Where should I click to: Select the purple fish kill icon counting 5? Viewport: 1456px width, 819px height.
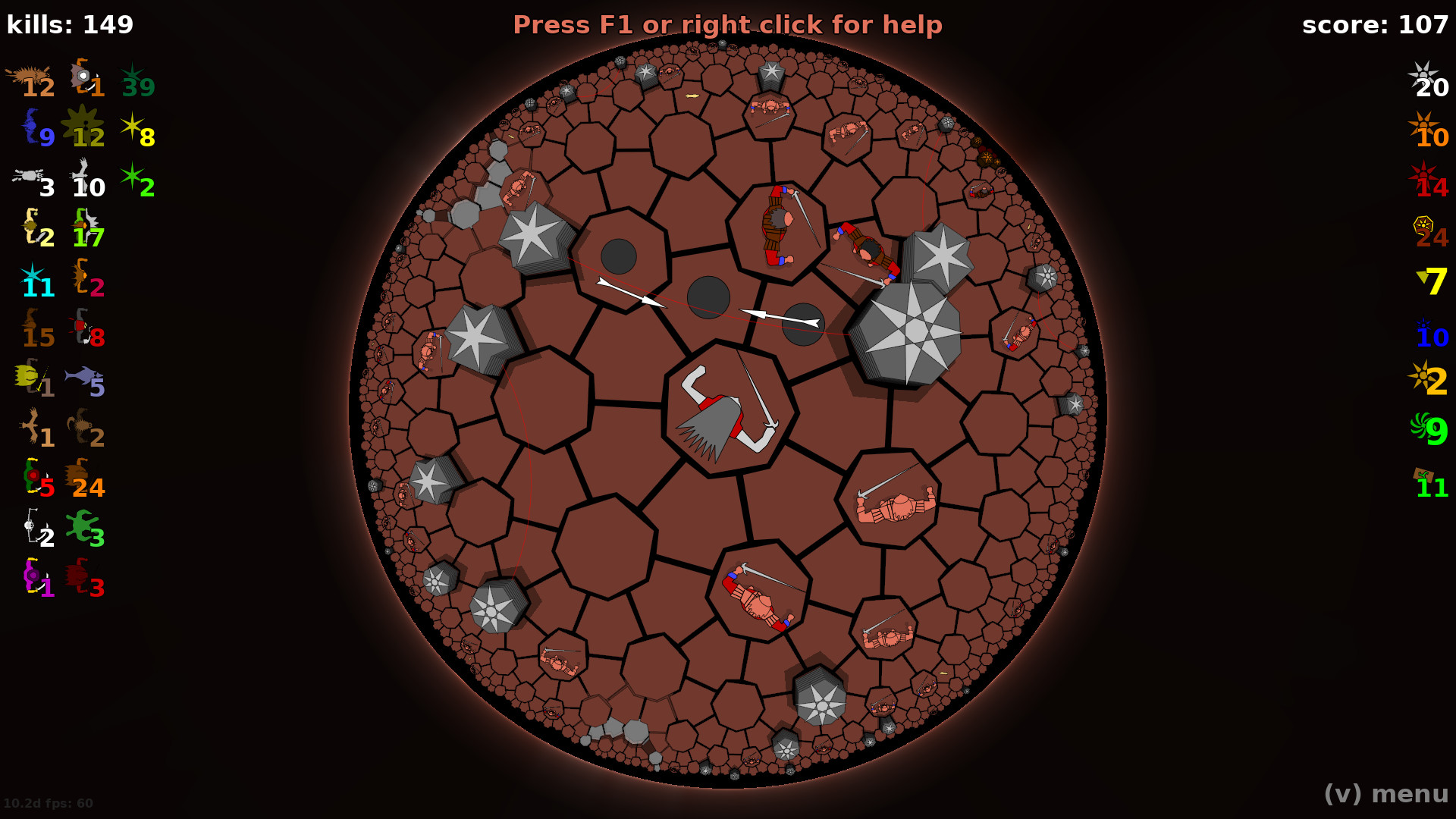(85, 375)
